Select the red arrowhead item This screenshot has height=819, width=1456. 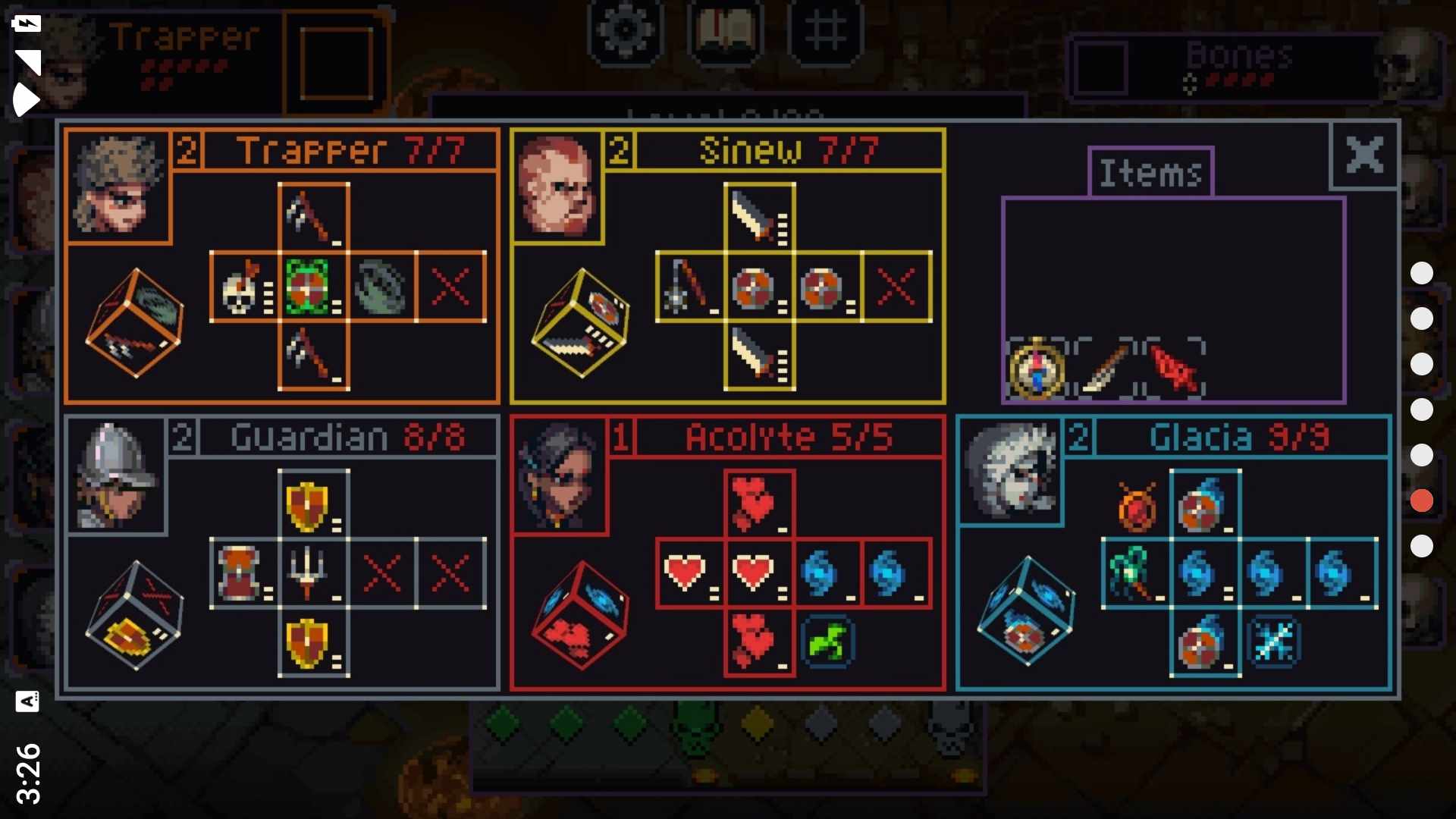[1174, 369]
